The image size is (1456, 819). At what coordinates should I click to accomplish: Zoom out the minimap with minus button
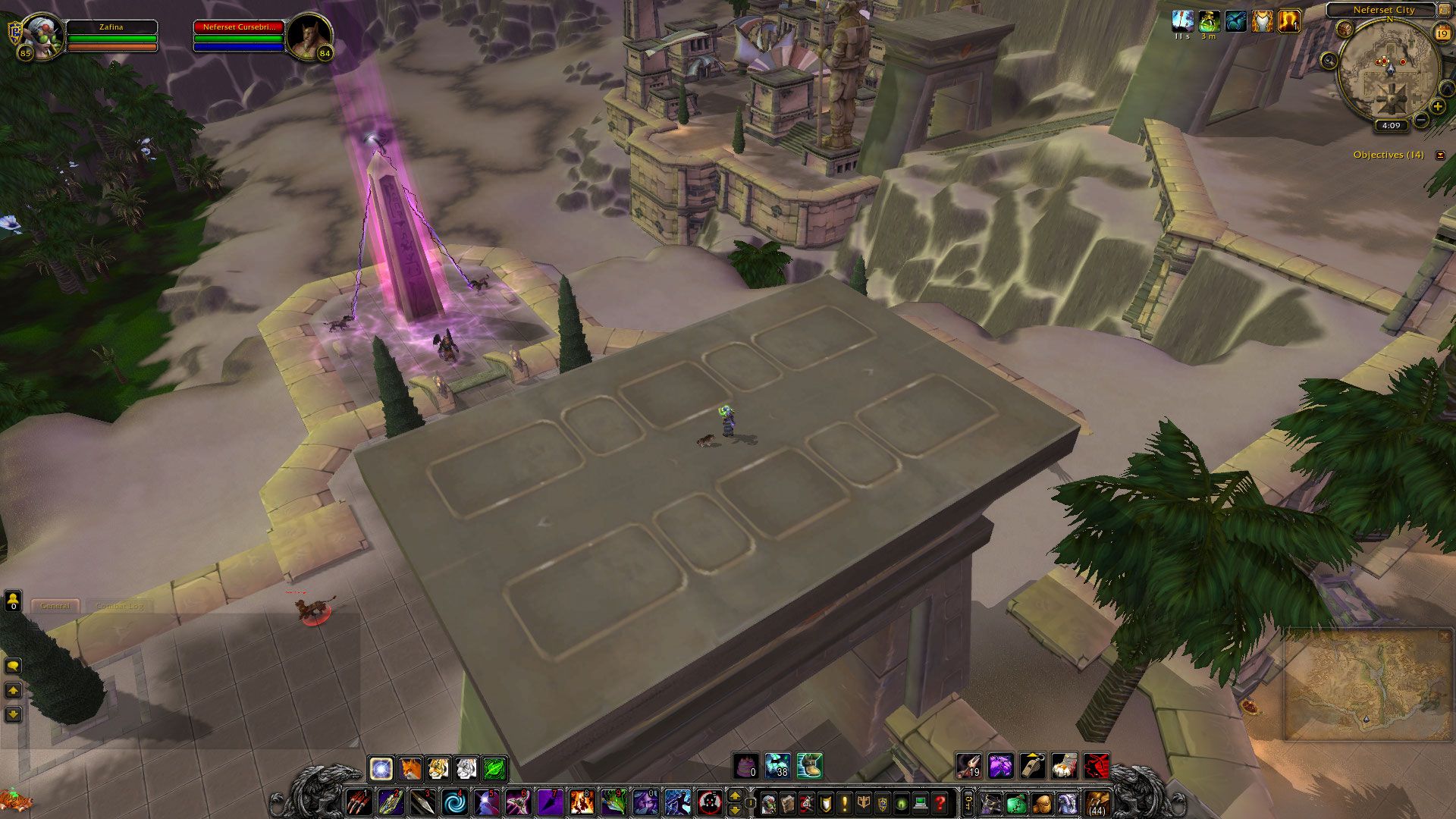pyautogui.click(x=1421, y=120)
